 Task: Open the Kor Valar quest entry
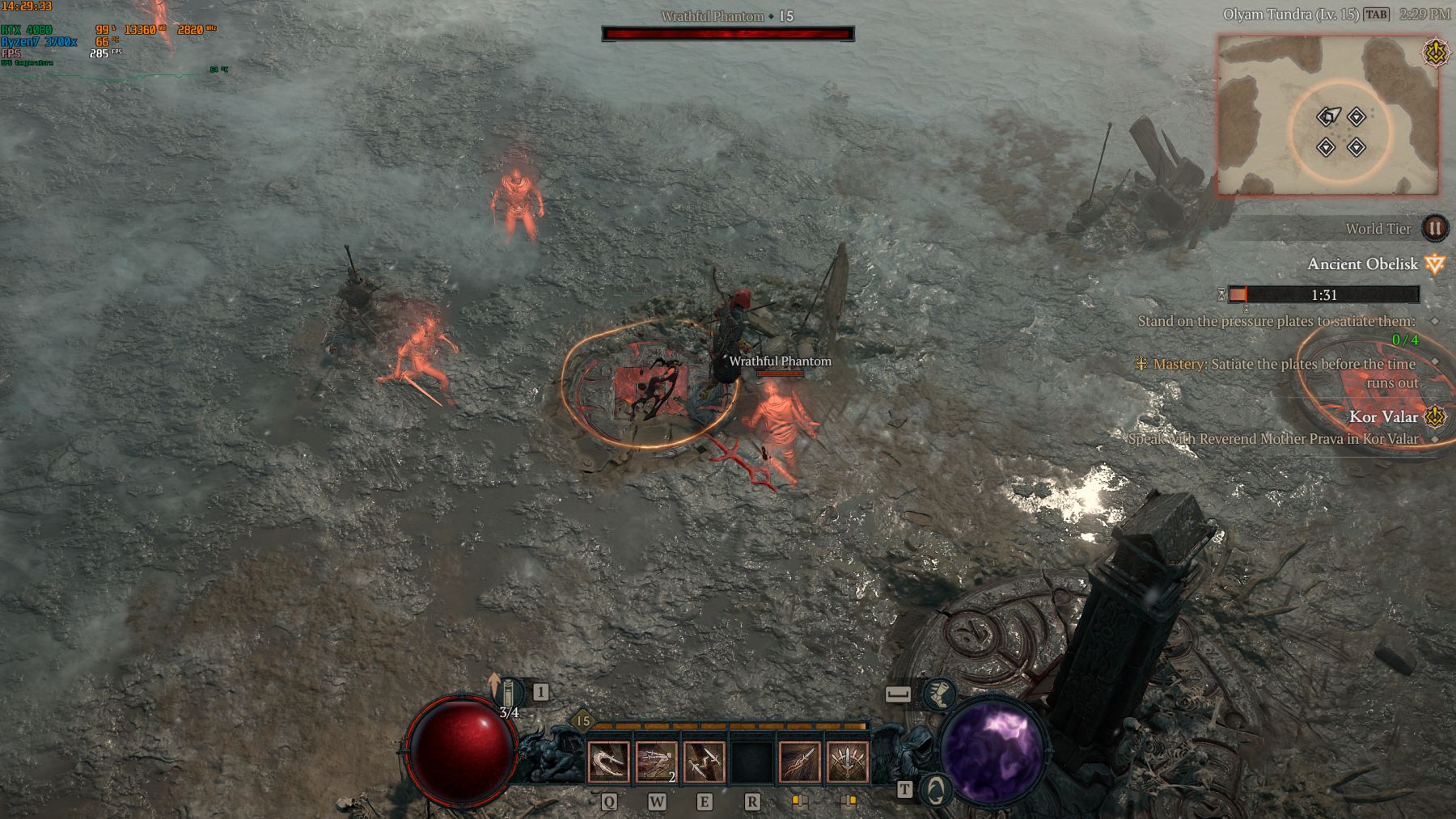(x=1382, y=417)
